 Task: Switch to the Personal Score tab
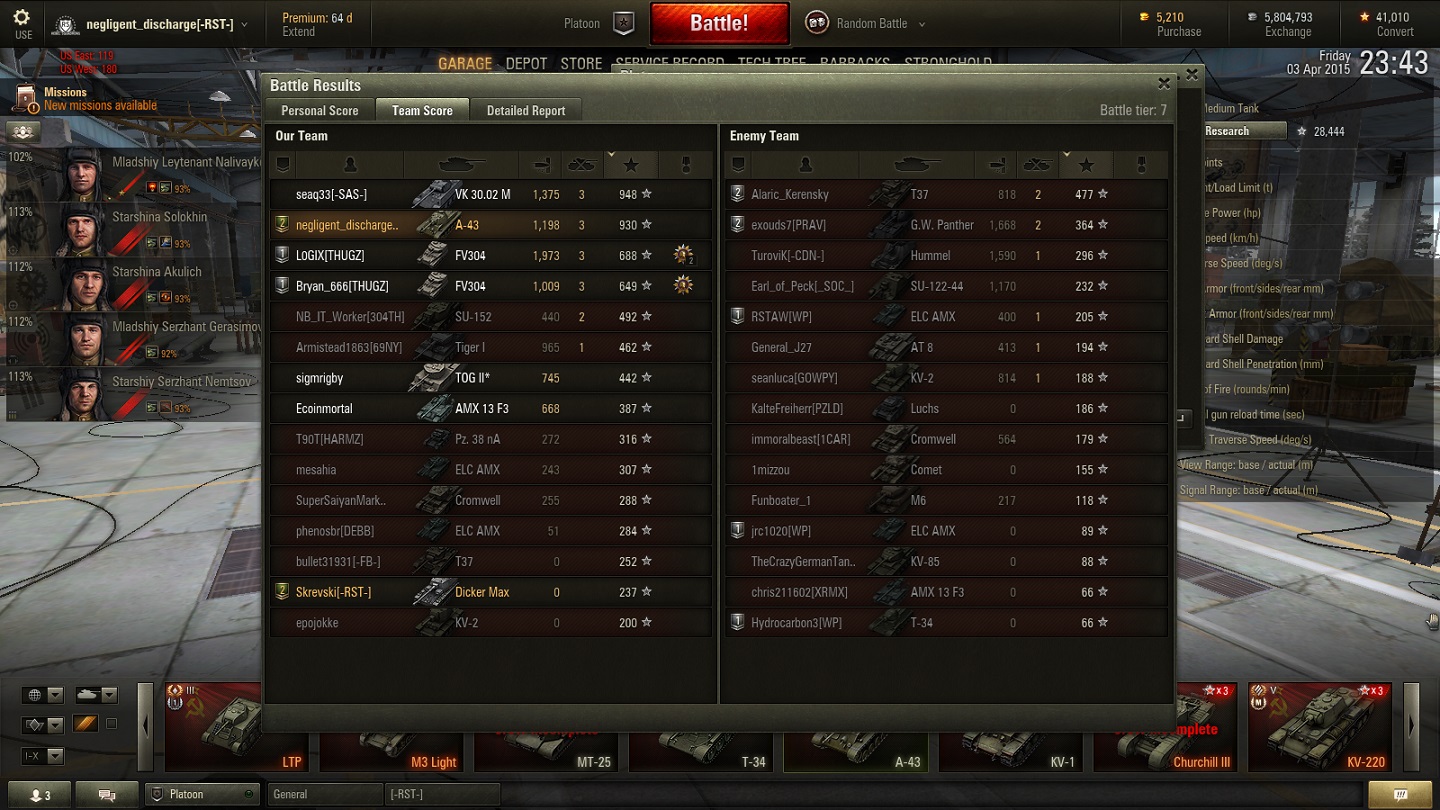(319, 110)
